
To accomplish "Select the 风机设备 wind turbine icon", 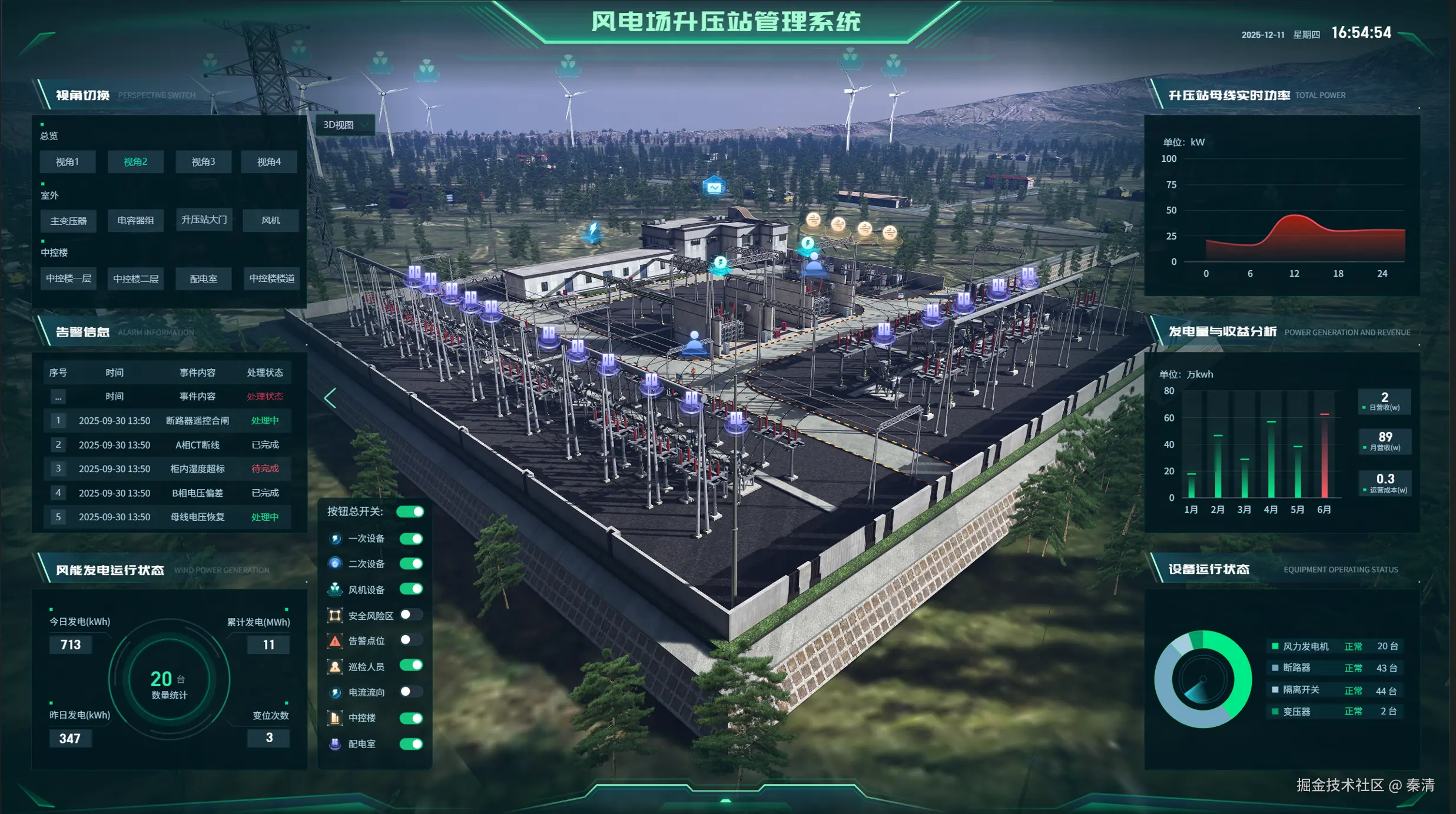I will point(336,589).
